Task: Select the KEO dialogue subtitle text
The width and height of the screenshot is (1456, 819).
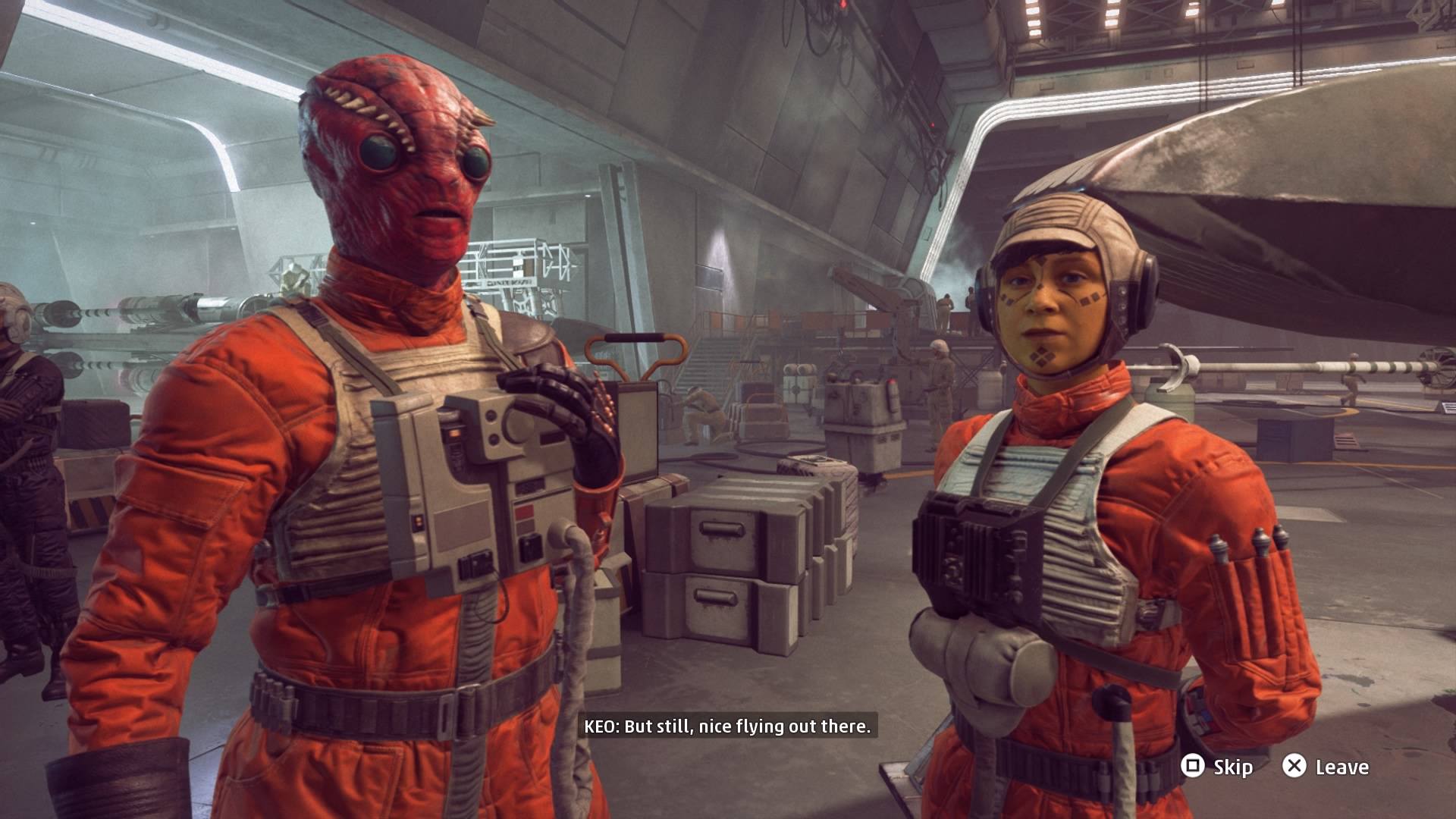Action: (x=728, y=725)
